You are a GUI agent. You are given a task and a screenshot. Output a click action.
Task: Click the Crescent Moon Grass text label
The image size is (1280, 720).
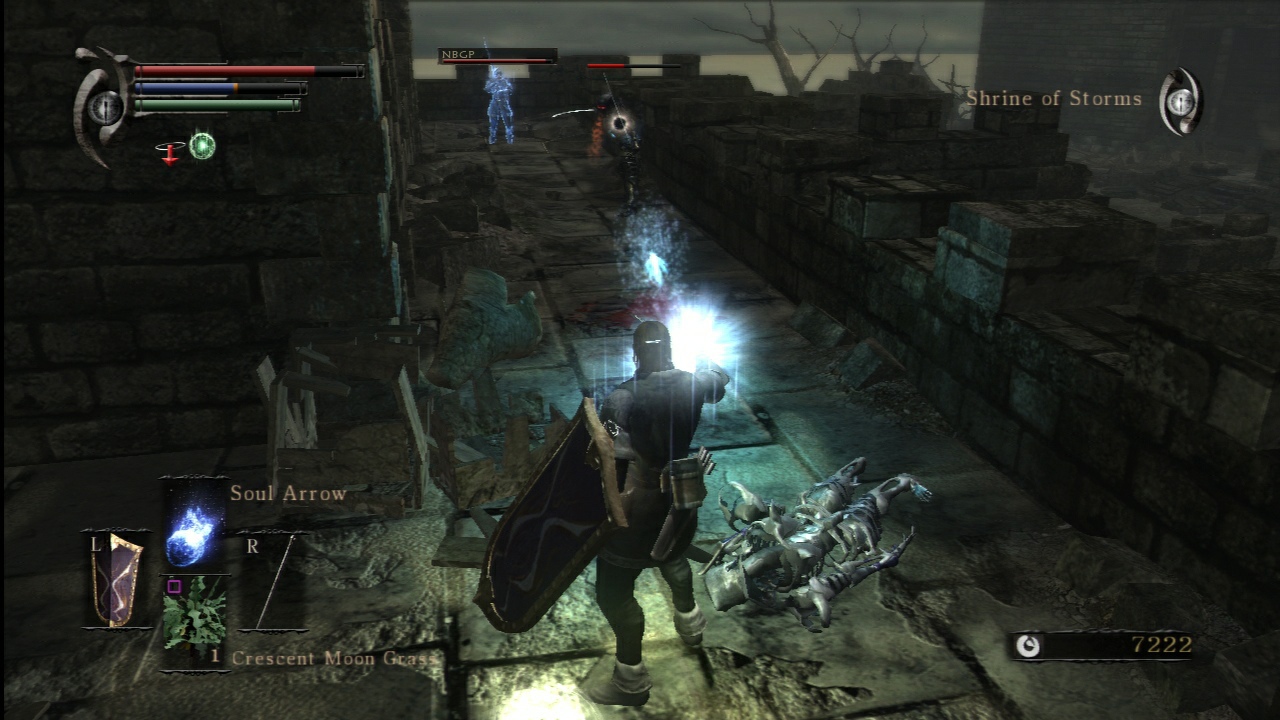[333, 659]
